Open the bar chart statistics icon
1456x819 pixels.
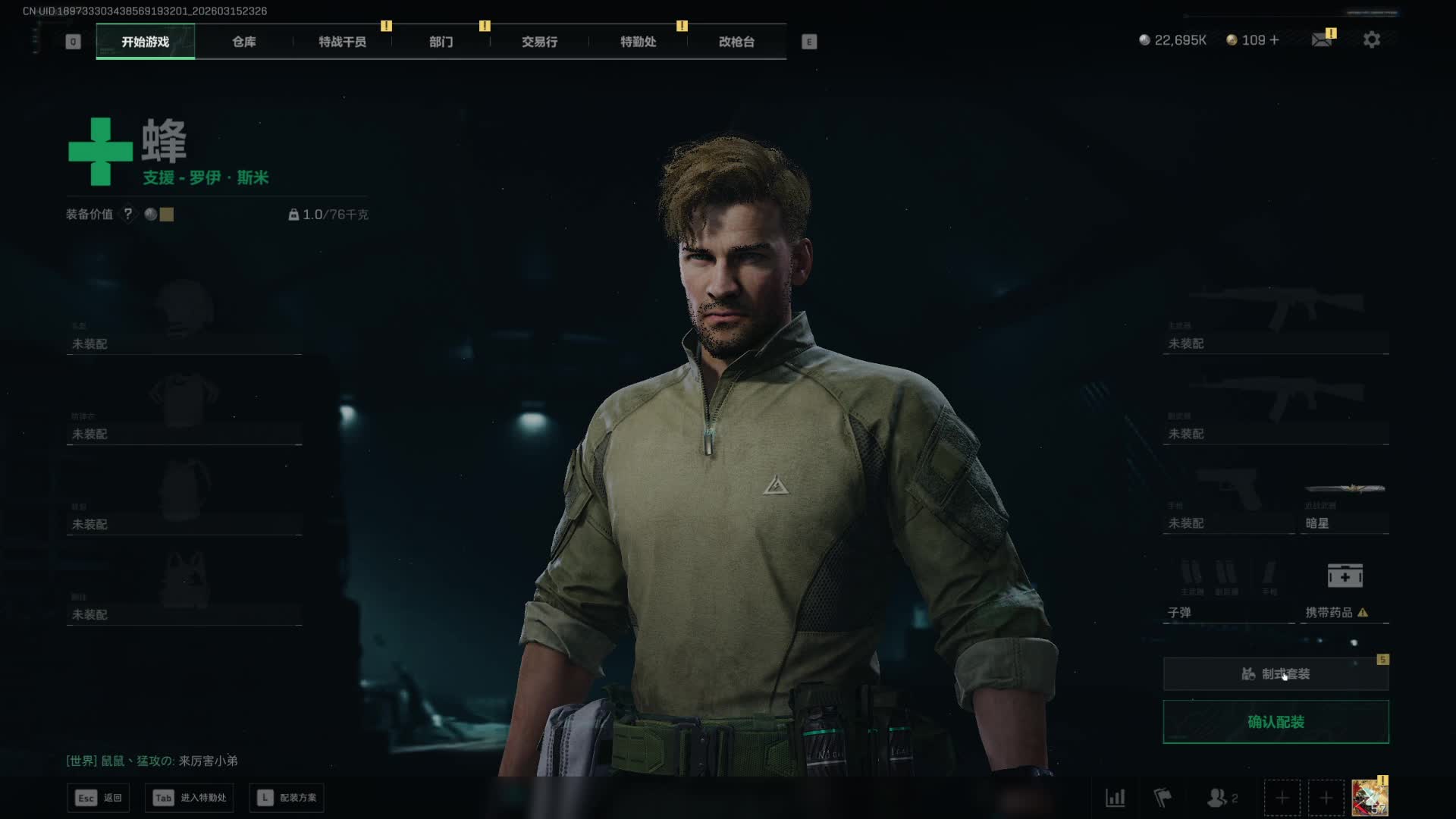[x=1115, y=798]
